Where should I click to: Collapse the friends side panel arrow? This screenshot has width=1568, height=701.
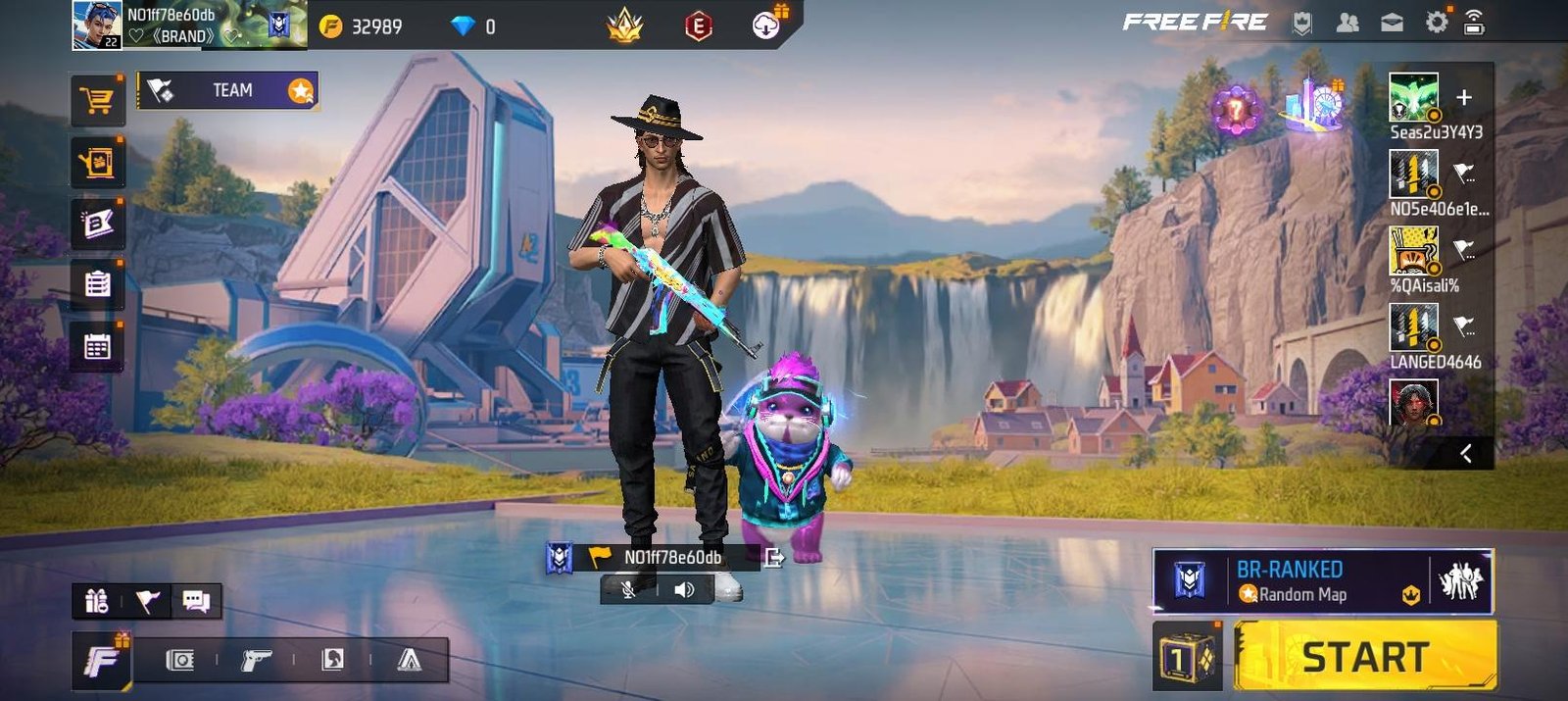pyautogui.click(x=1466, y=453)
